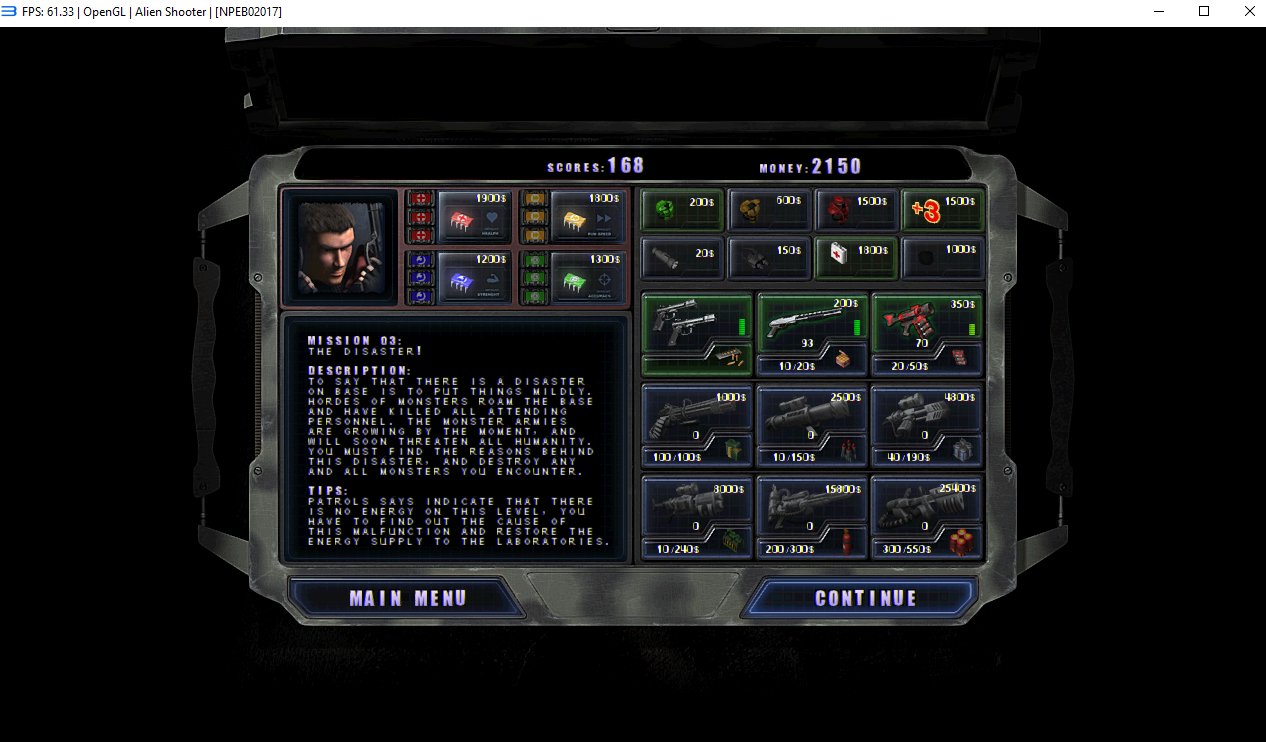The height and width of the screenshot is (742, 1266).
Task: Buy the +3 extra lives item
Action: (943, 209)
